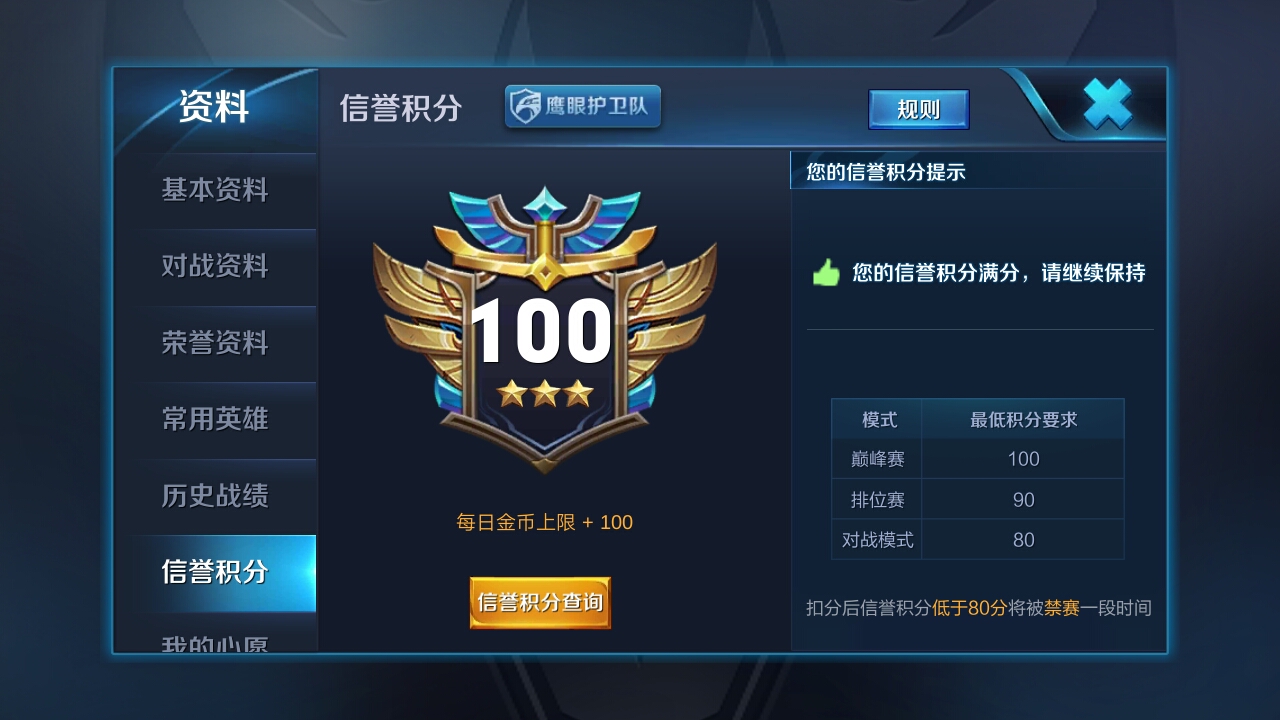Click the blue shield logo in 鹰眼护卫队

[x=525, y=106]
